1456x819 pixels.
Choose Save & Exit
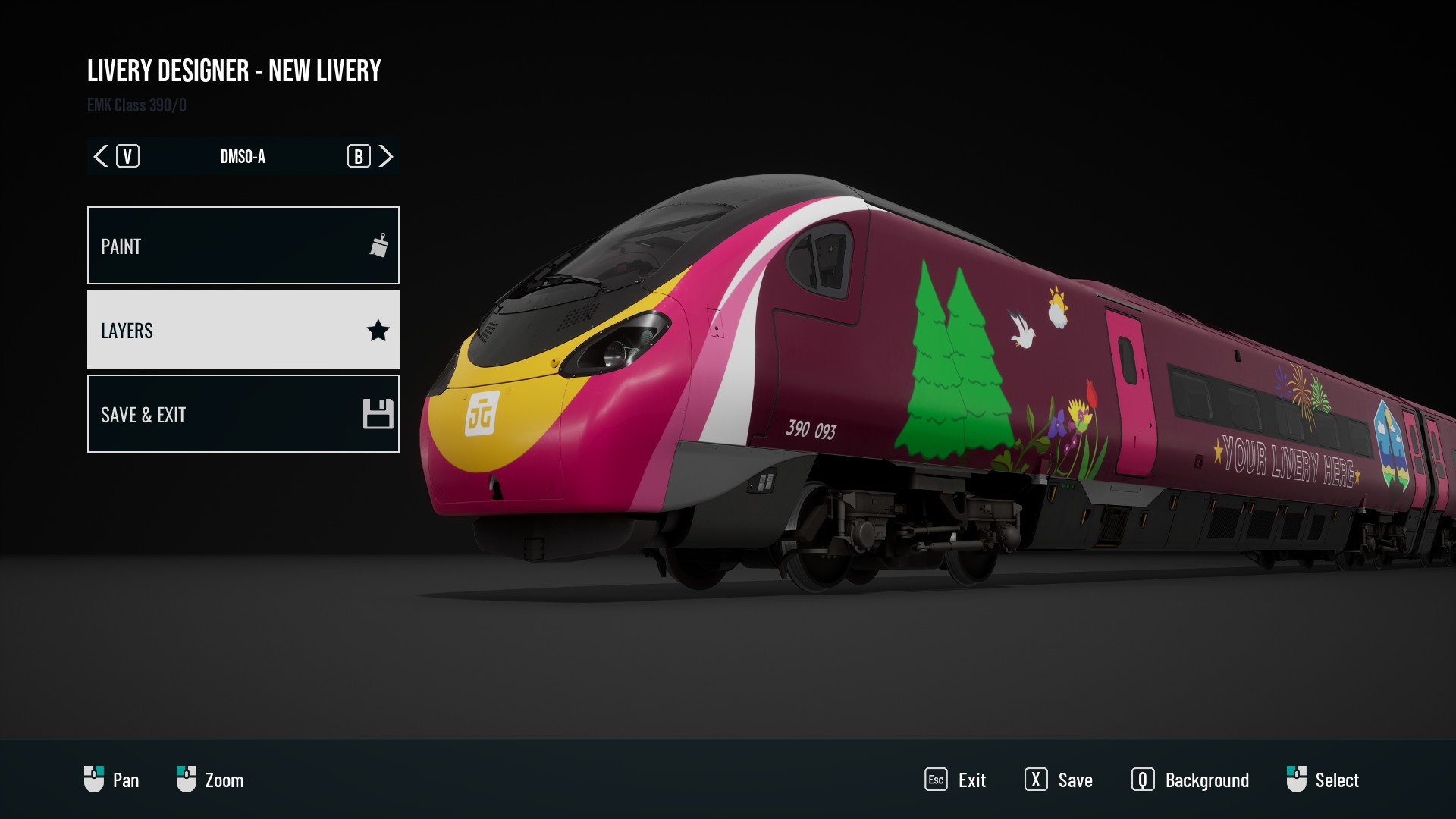tap(243, 414)
